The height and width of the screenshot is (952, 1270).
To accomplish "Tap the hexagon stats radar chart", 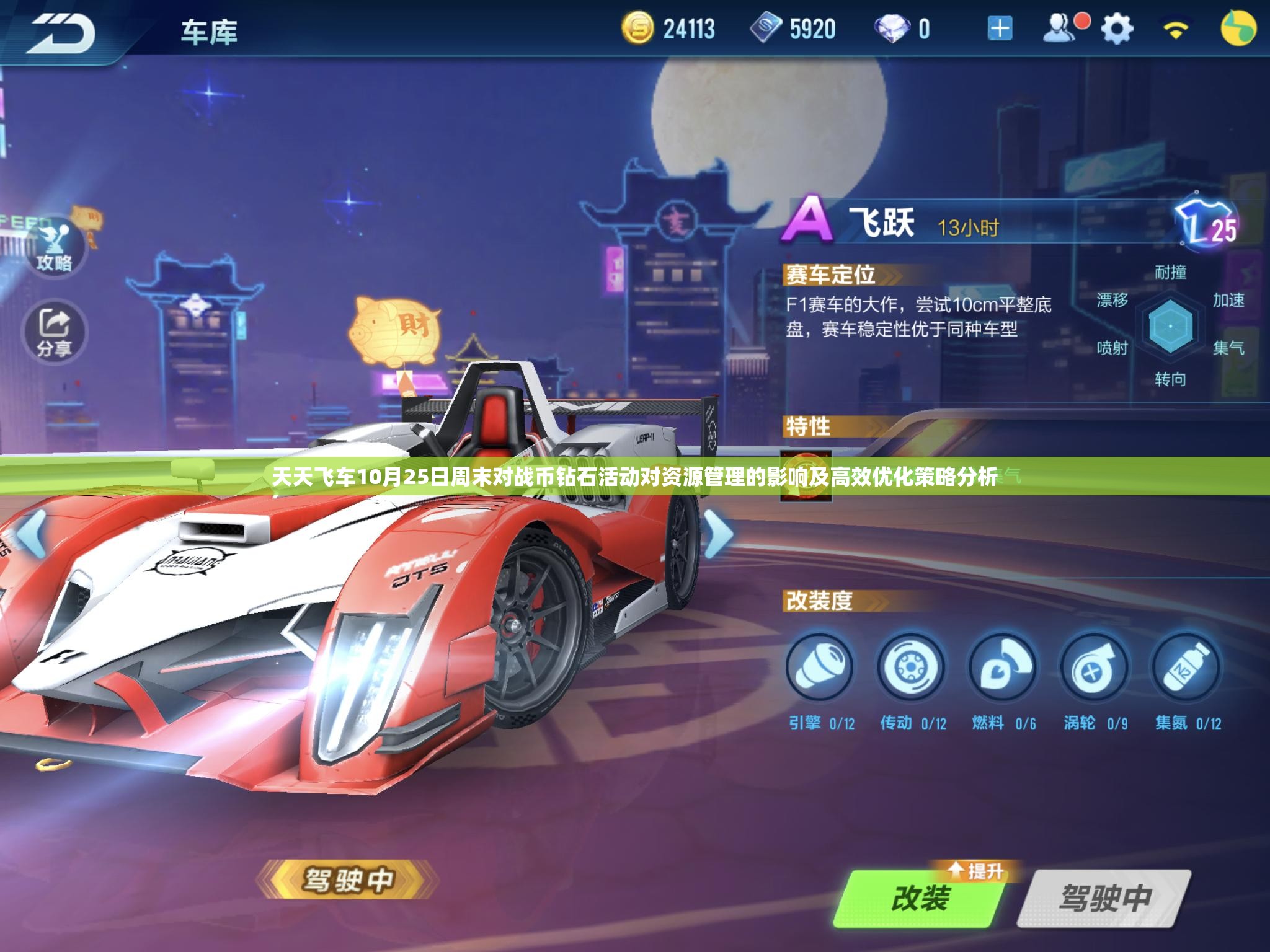I will pyautogui.click(x=1170, y=326).
